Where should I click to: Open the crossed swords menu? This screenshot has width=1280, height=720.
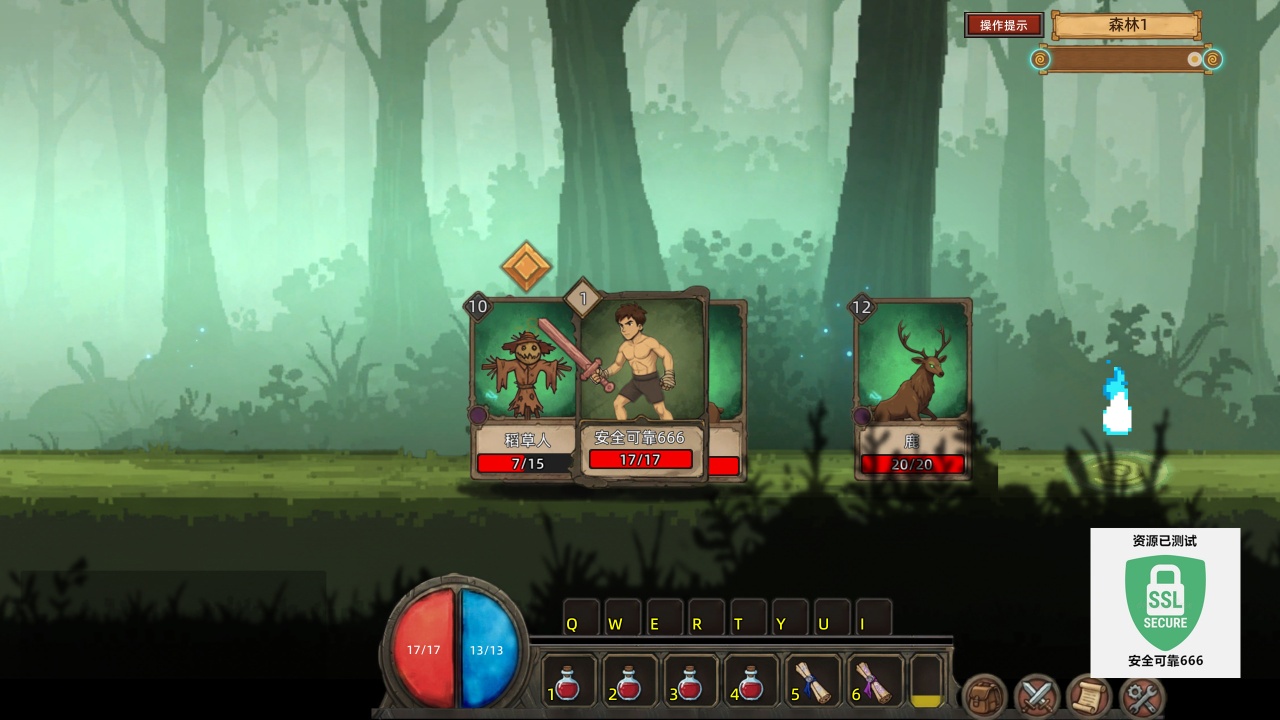coord(1037,696)
